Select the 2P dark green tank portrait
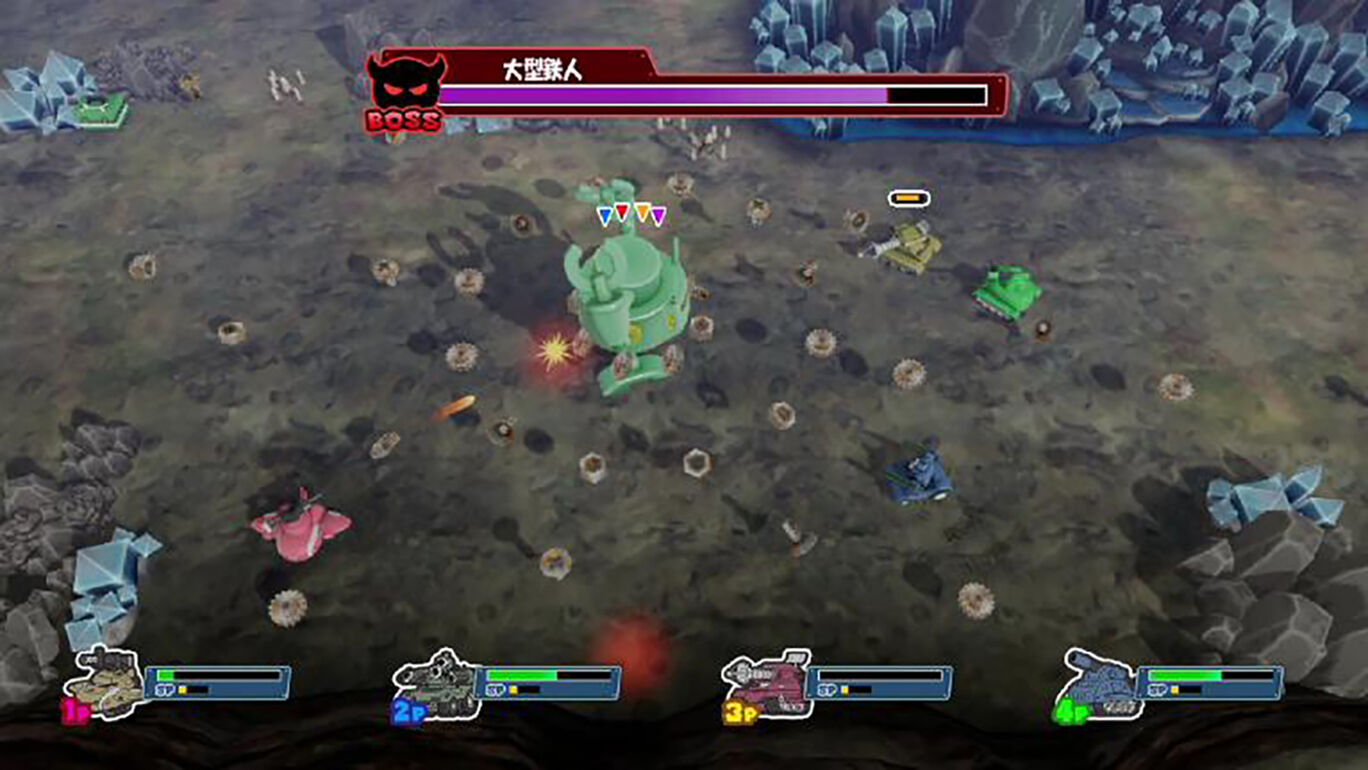 tap(436, 682)
